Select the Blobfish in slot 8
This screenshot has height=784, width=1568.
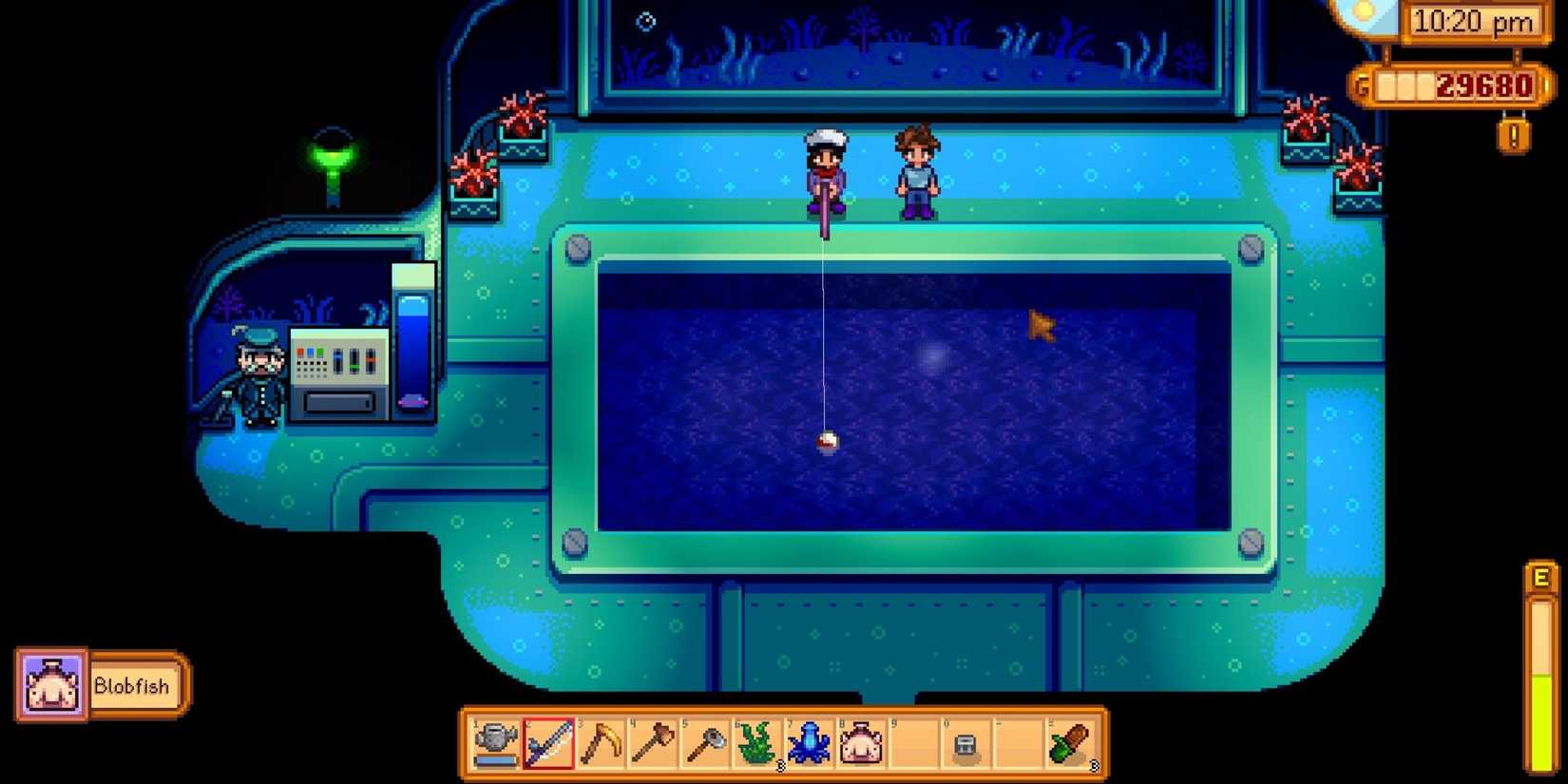[x=861, y=748]
